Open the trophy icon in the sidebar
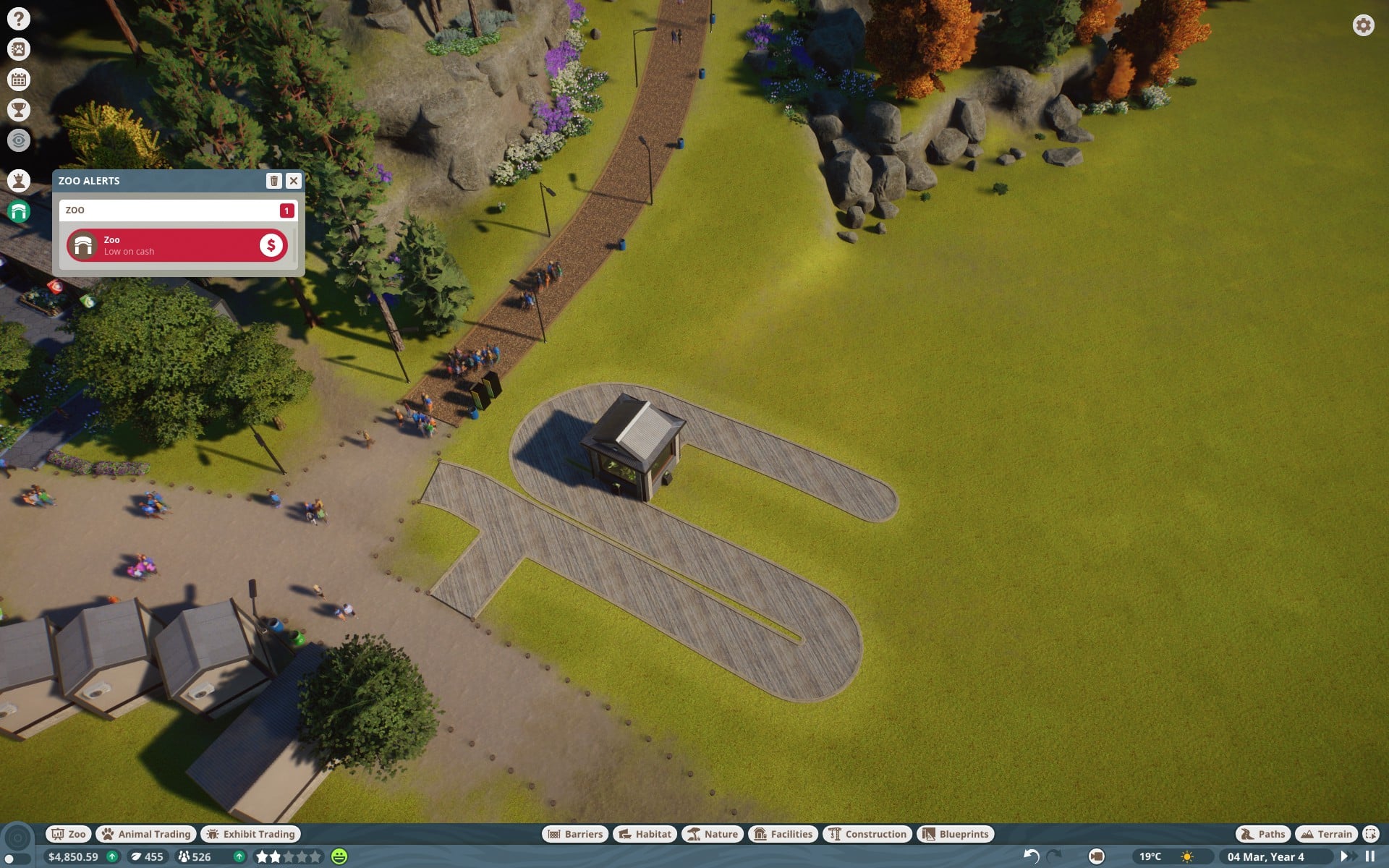 [x=19, y=110]
